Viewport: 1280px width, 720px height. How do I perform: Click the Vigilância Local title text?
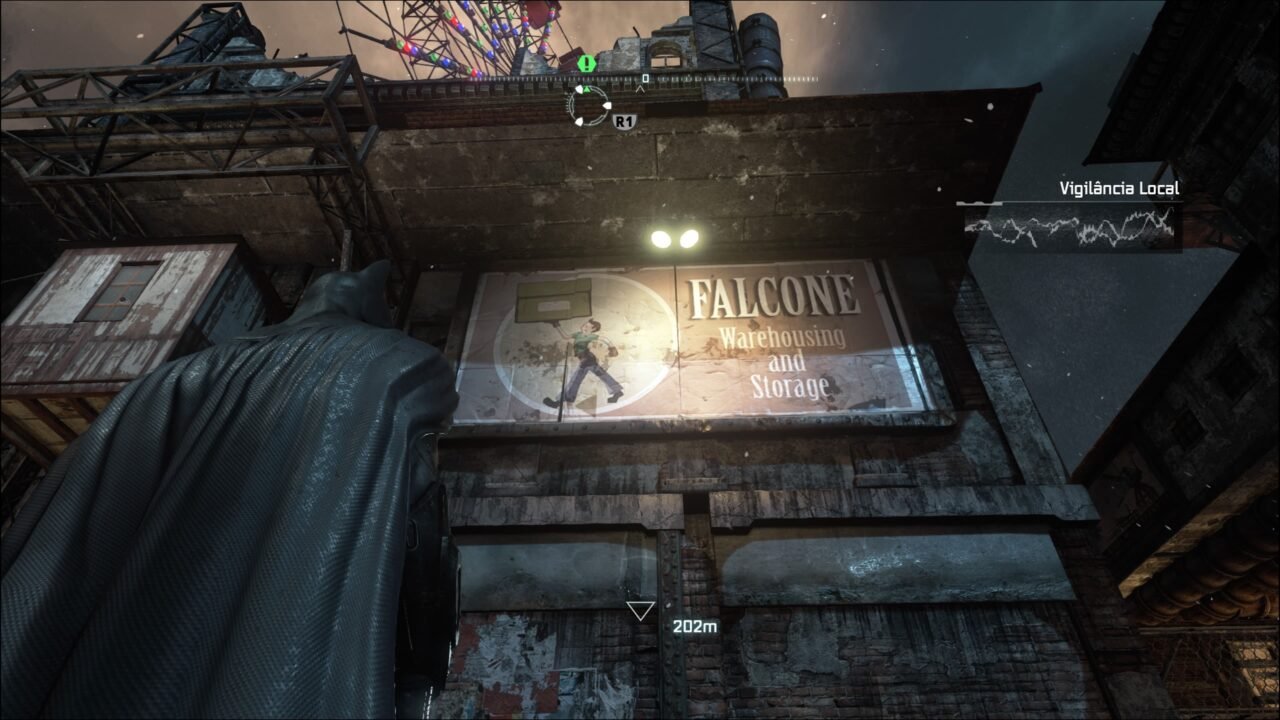tap(1119, 187)
